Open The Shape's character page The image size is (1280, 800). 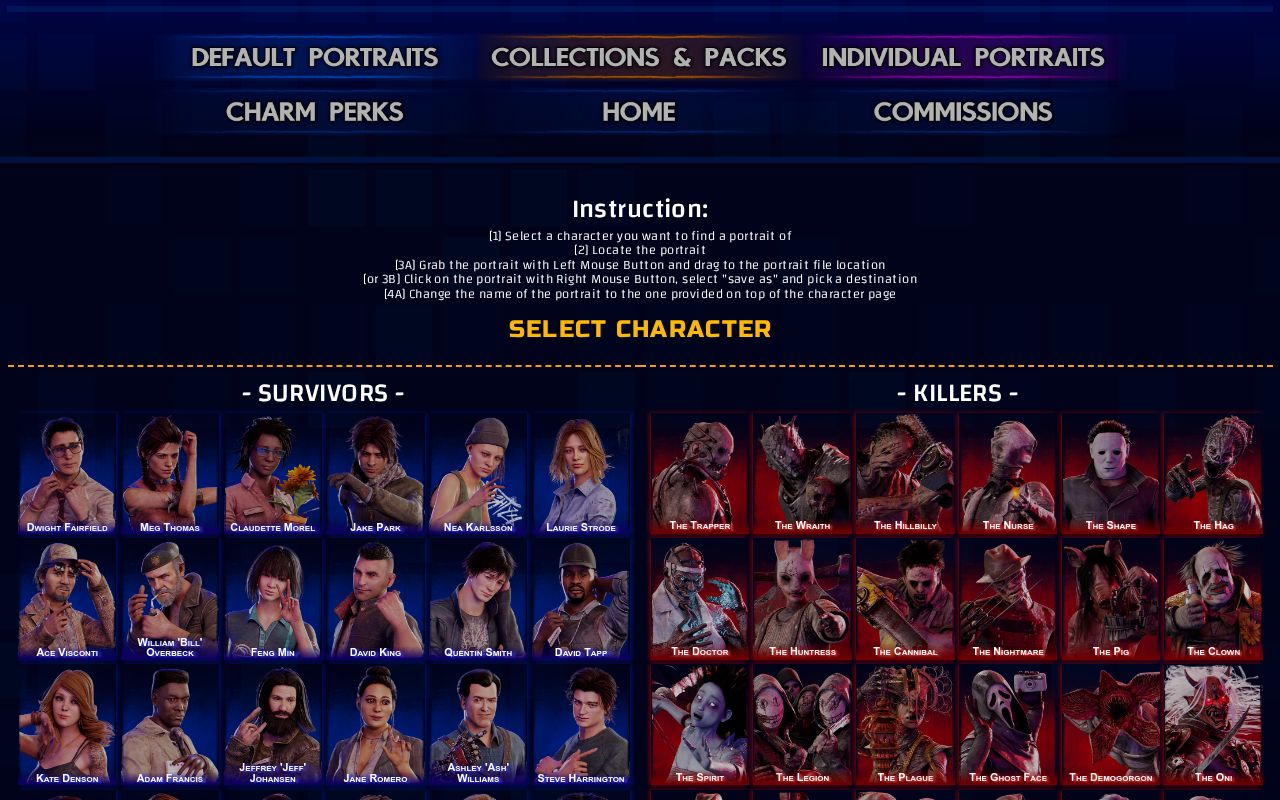click(x=1111, y=472)
